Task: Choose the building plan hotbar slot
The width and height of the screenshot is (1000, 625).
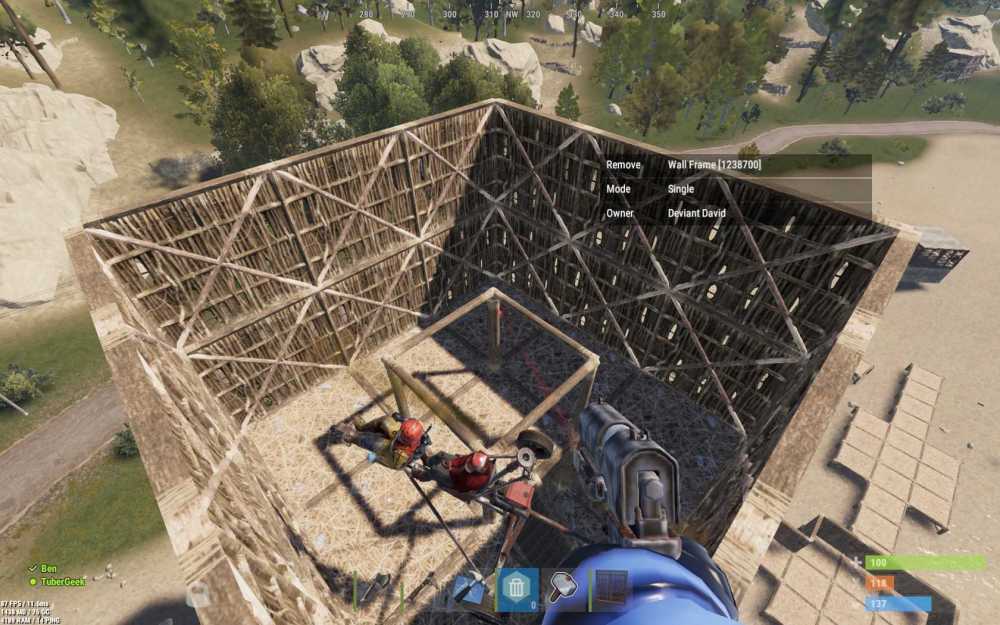Action: [x=468, y=589]
